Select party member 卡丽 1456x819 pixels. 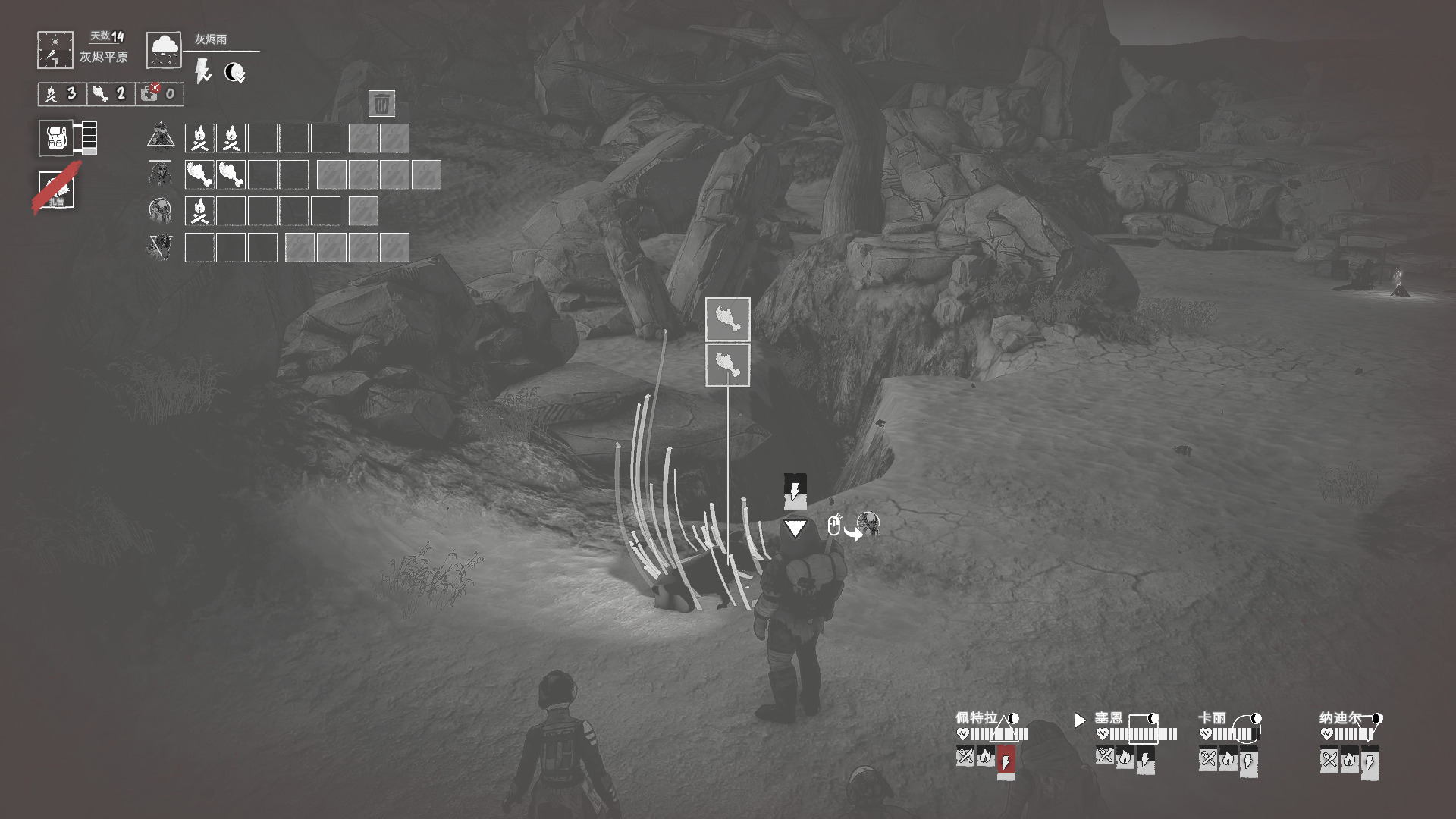click(1212, 717)
